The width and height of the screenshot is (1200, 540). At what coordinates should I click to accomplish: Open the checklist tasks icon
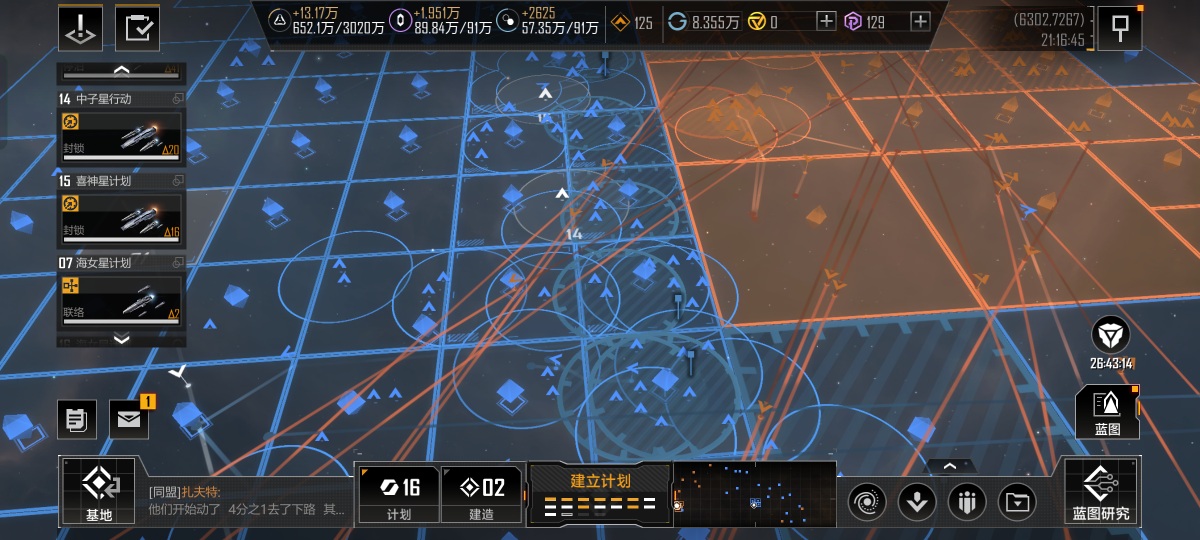(137, 28)
